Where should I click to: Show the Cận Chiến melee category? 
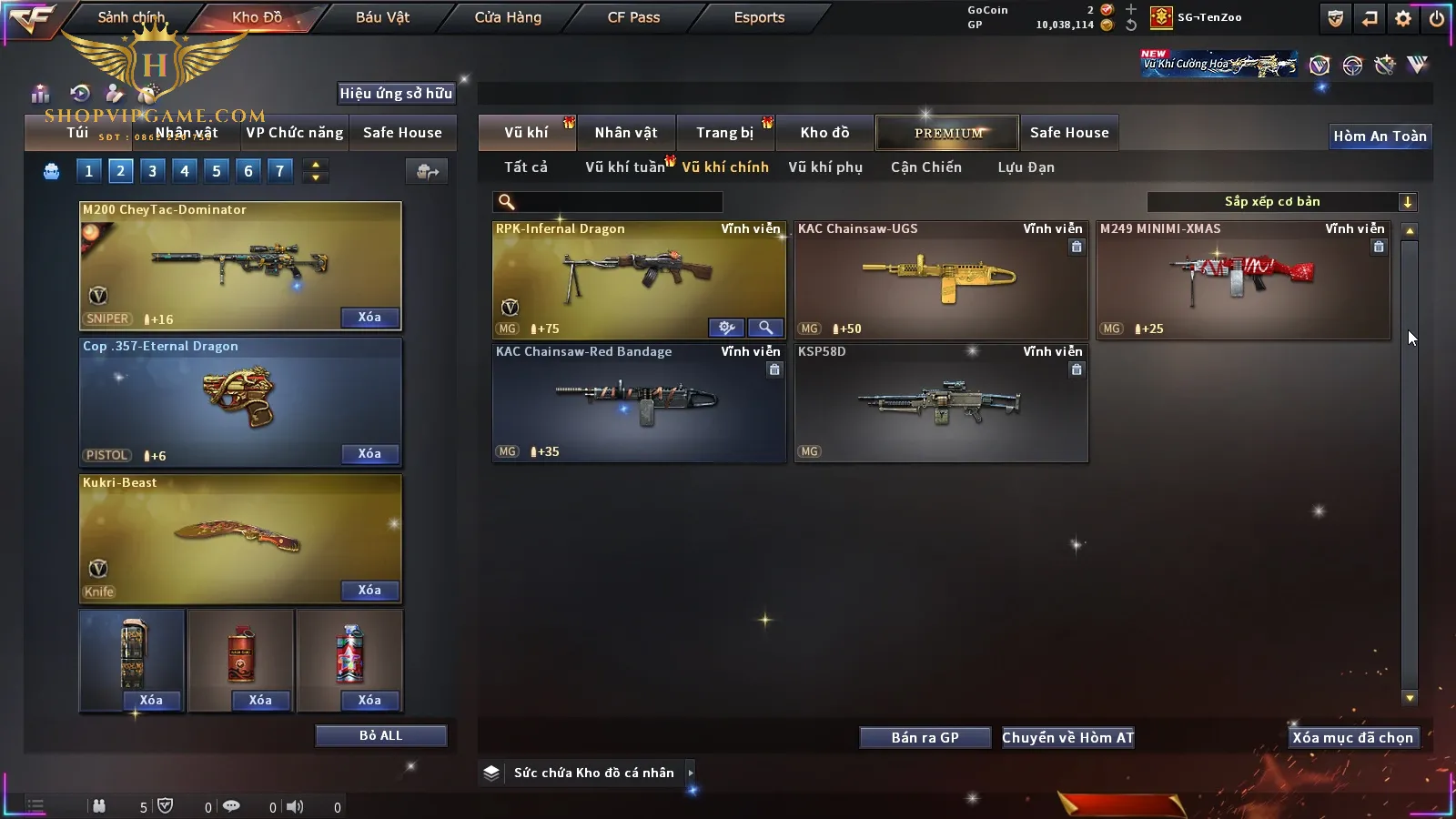[x=925, y=167]
